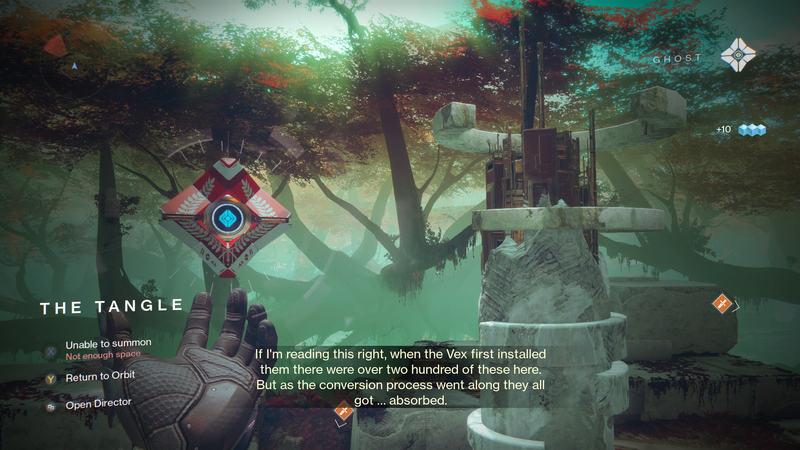Viewport: 800px width, 450px height.
Task: Select the Return to Orbit option
Action: (x=100, y=375)
